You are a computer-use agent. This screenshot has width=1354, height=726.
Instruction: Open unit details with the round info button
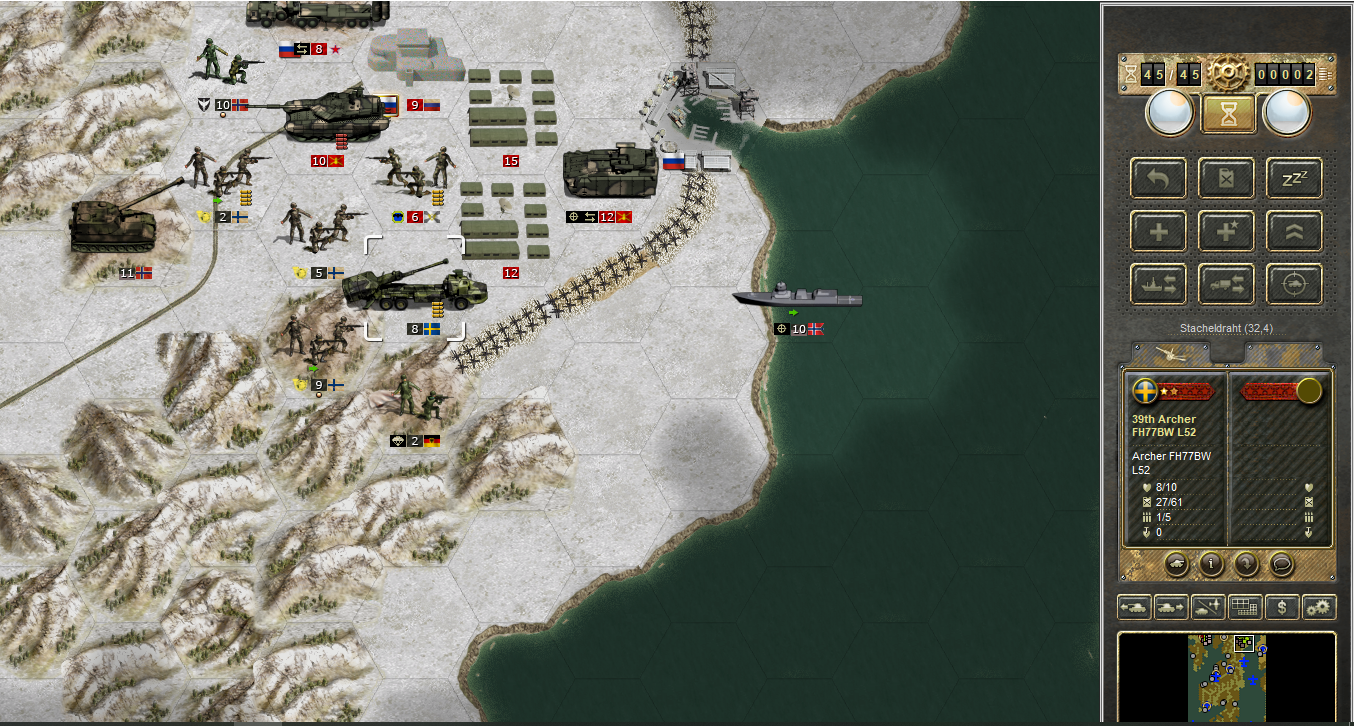(x=1211, y=564)
